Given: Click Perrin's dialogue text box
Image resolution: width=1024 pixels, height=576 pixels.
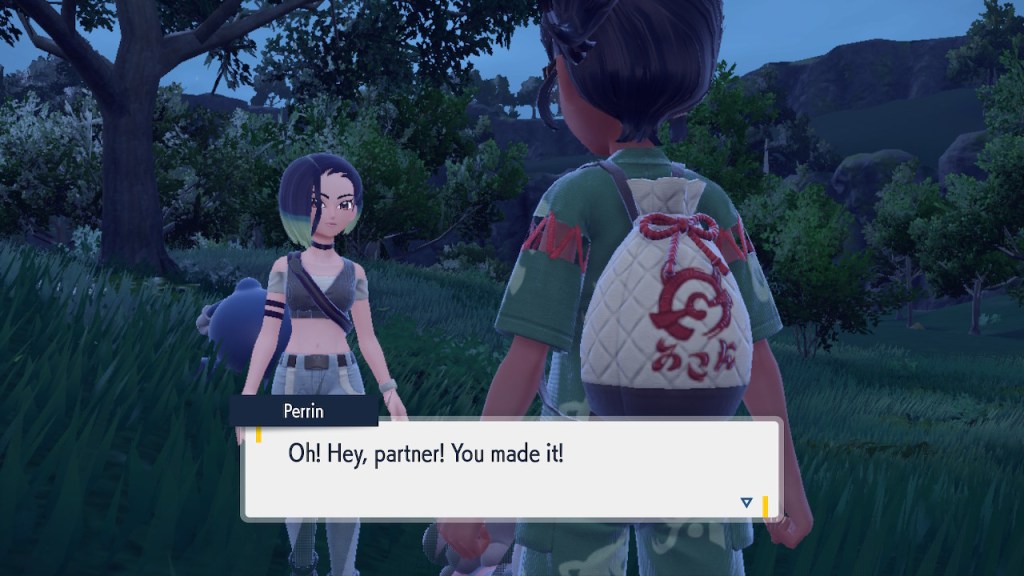Looking at the screenshot, I should (x=510, y=469).
